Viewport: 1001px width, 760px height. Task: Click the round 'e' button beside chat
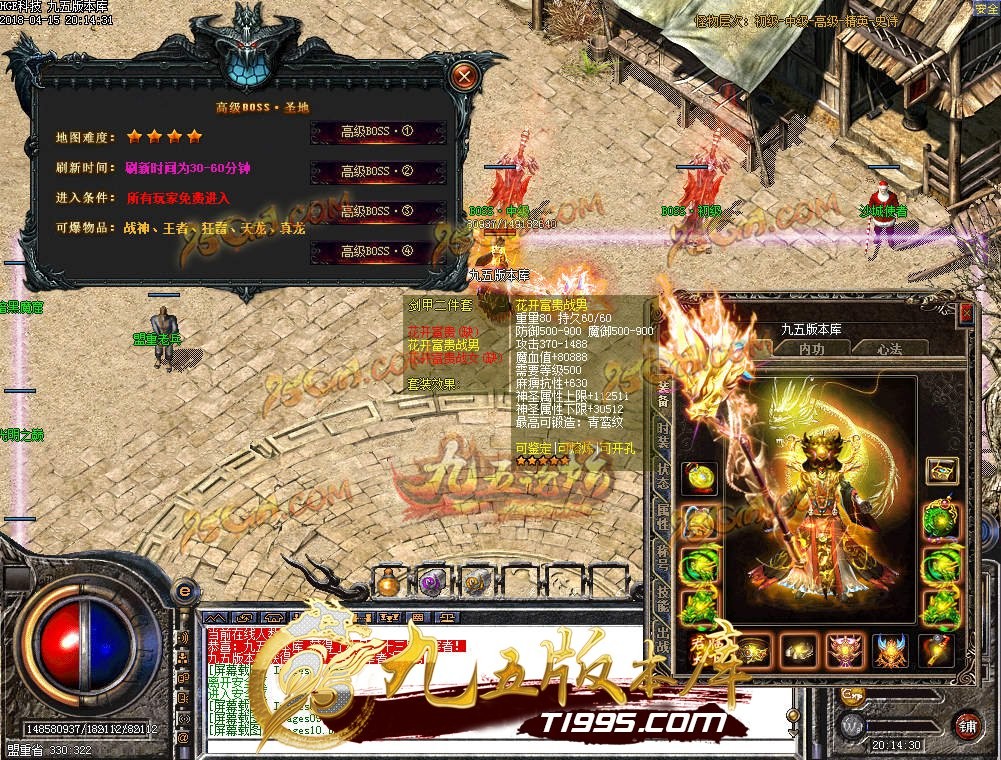[185, 591]
